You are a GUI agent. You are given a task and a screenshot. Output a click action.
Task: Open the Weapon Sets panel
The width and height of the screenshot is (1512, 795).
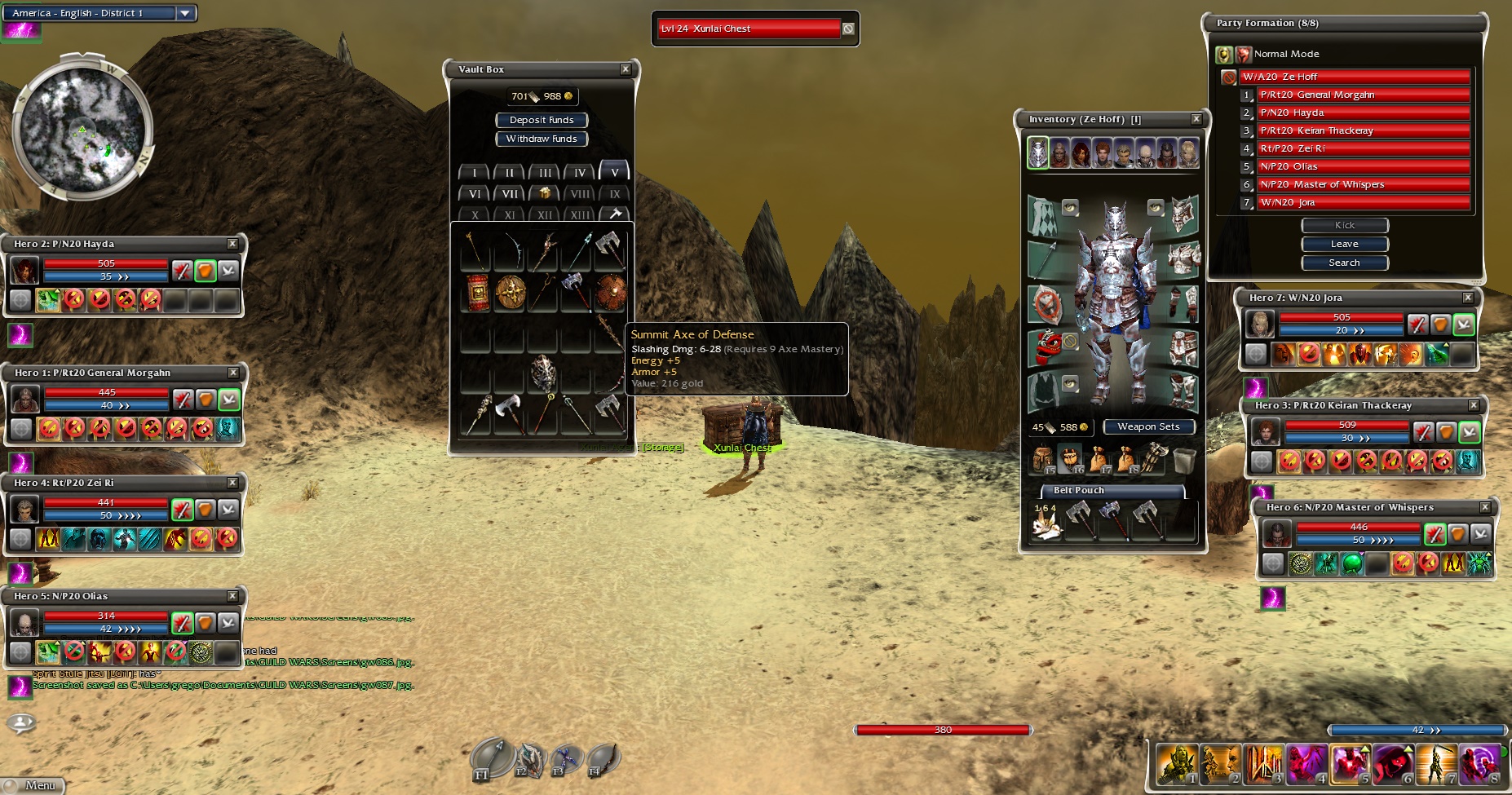click(1148, 426)
